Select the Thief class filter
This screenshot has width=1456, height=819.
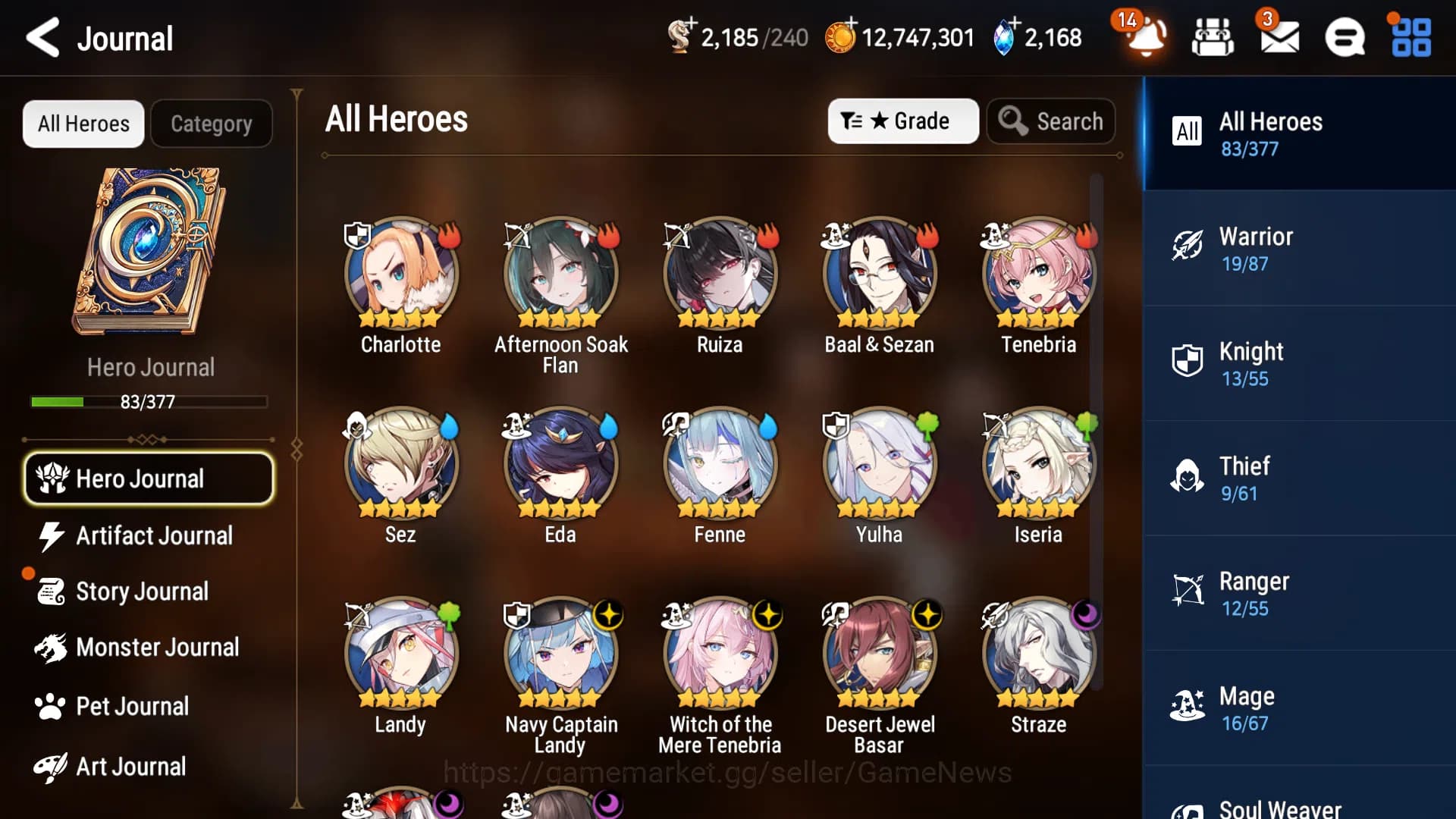pos(1297,478)
